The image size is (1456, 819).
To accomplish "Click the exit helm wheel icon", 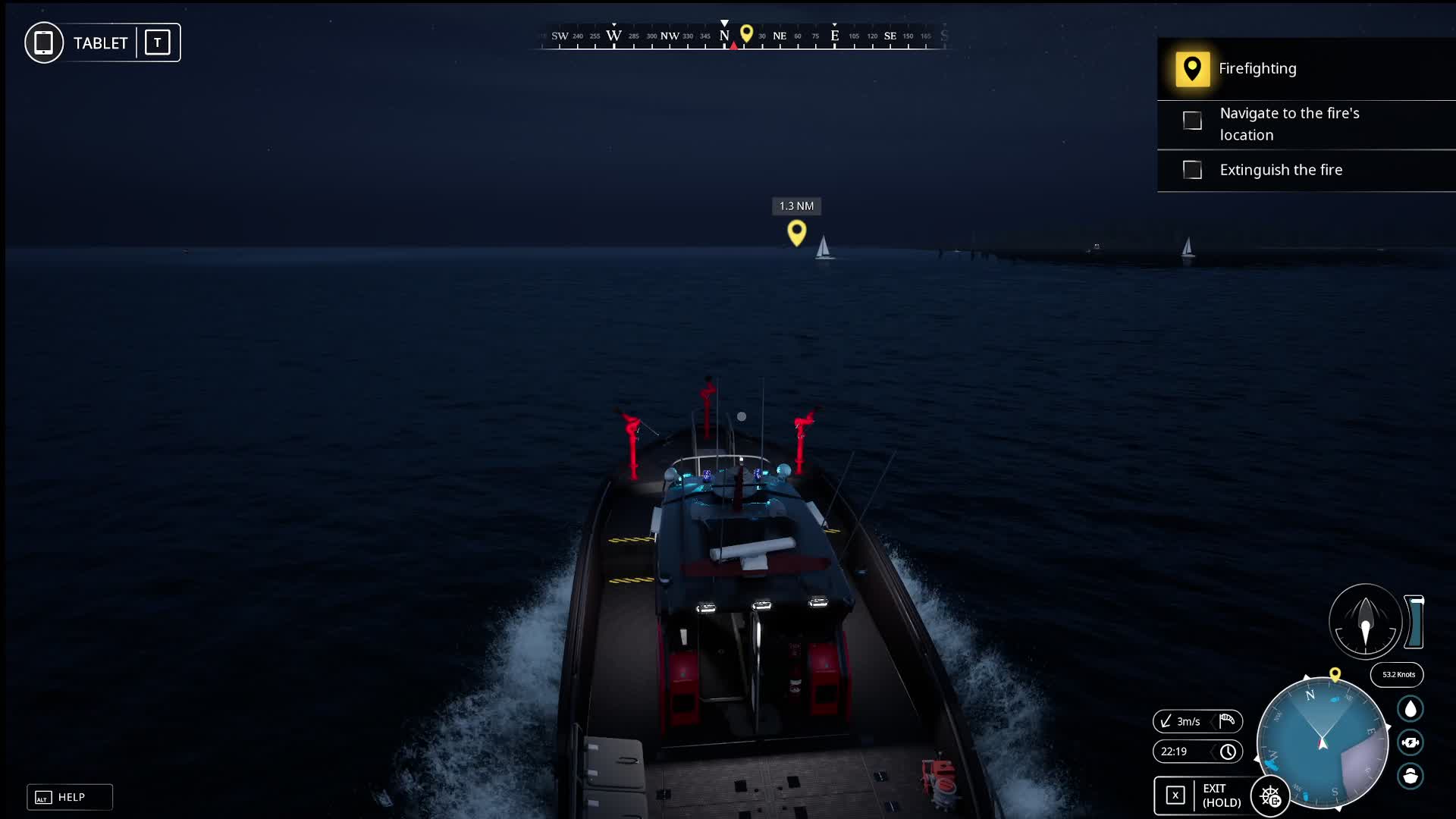I will pos(1270,796).
